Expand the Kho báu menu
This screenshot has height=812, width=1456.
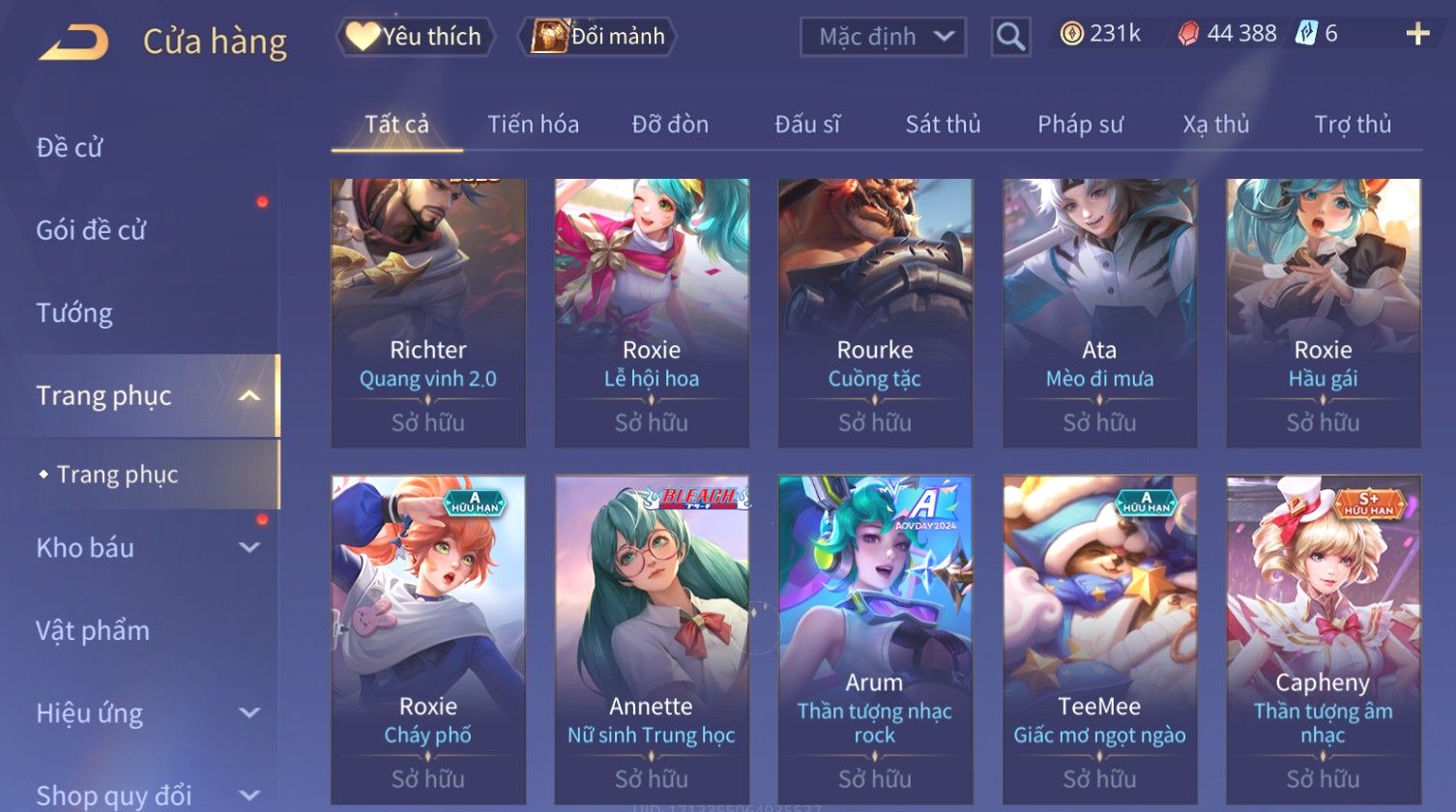[145, 548]
